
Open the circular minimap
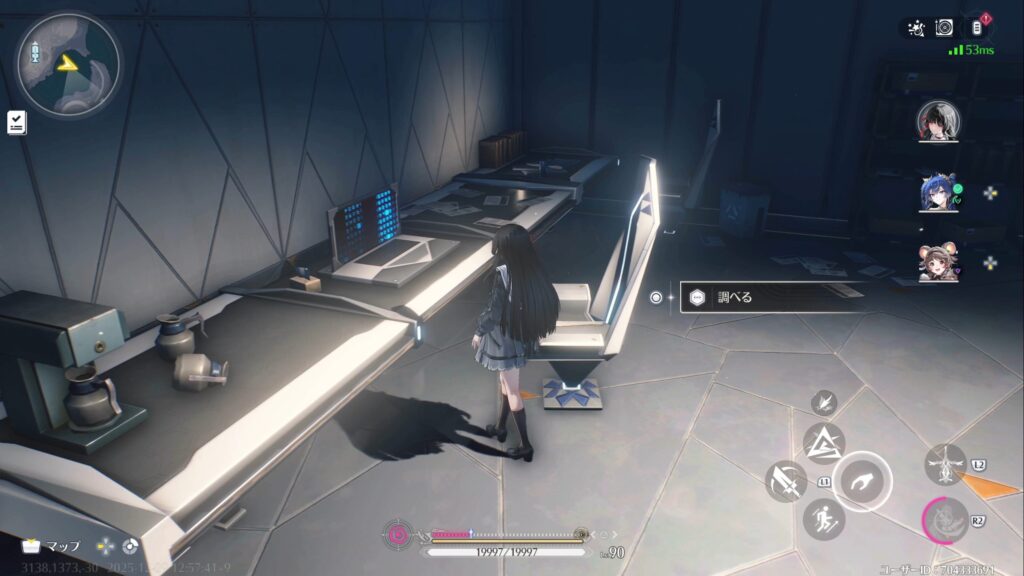point(67,65)
